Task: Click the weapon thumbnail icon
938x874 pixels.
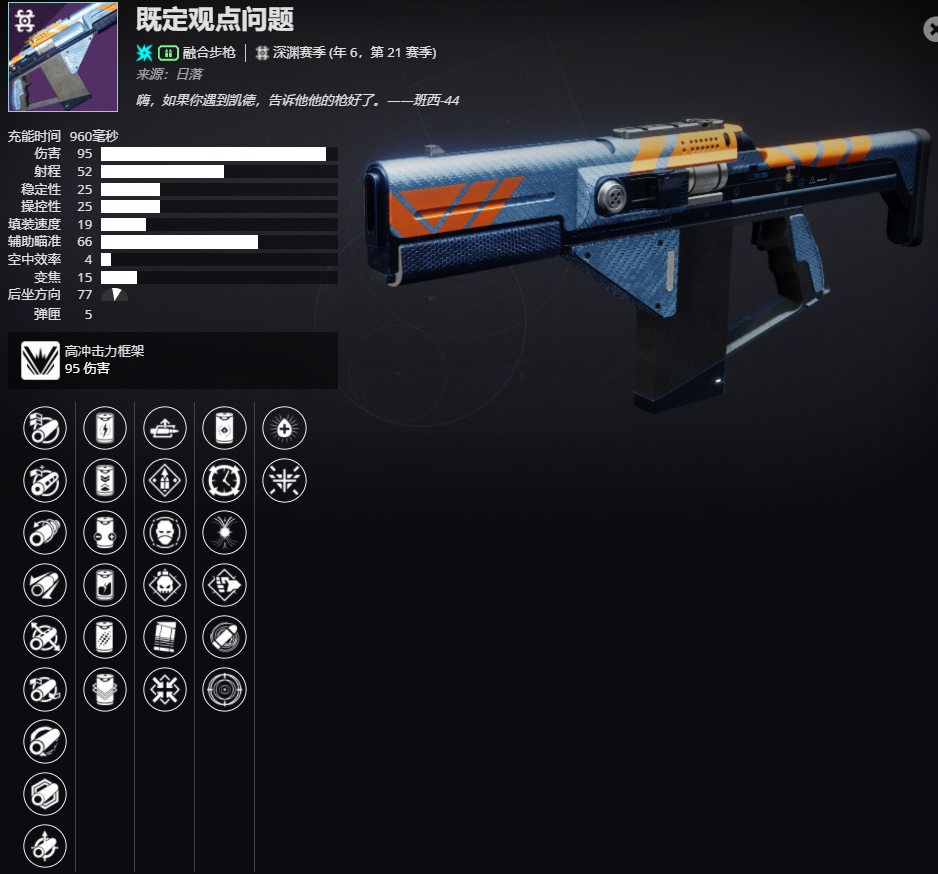Action: click(x=63, y=56)
